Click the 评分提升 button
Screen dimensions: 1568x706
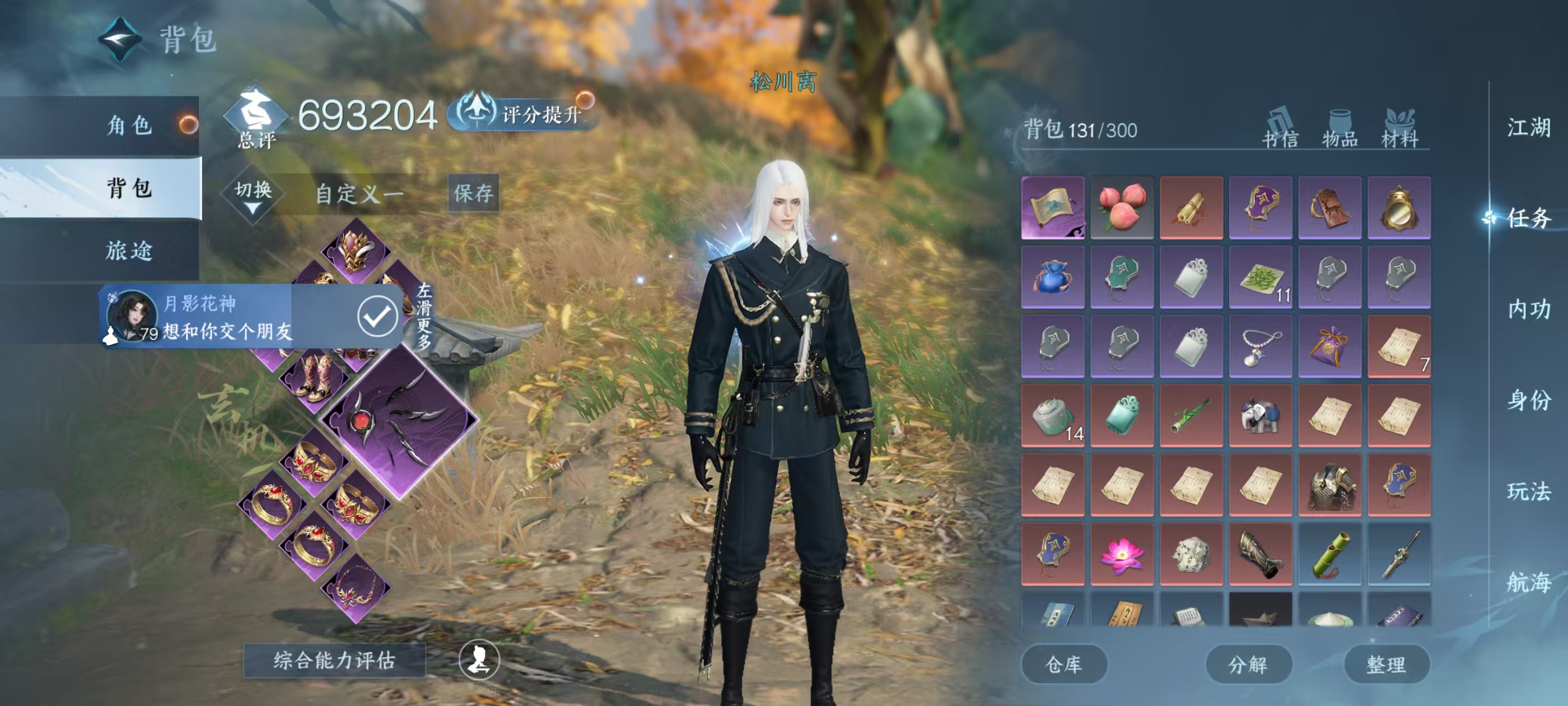(525, 113)
